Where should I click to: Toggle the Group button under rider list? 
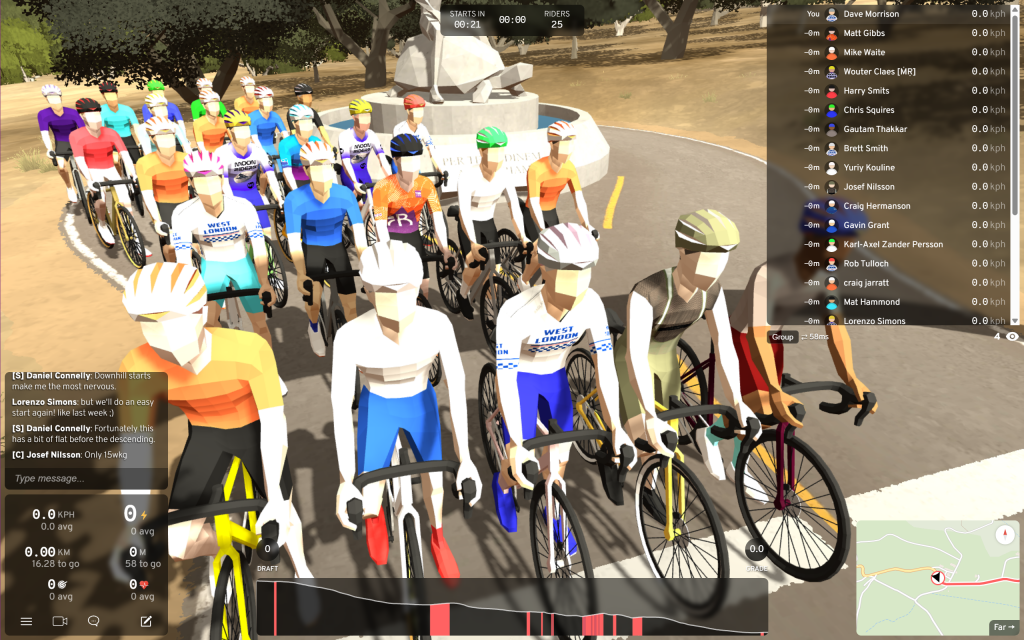tap(782, 337)
